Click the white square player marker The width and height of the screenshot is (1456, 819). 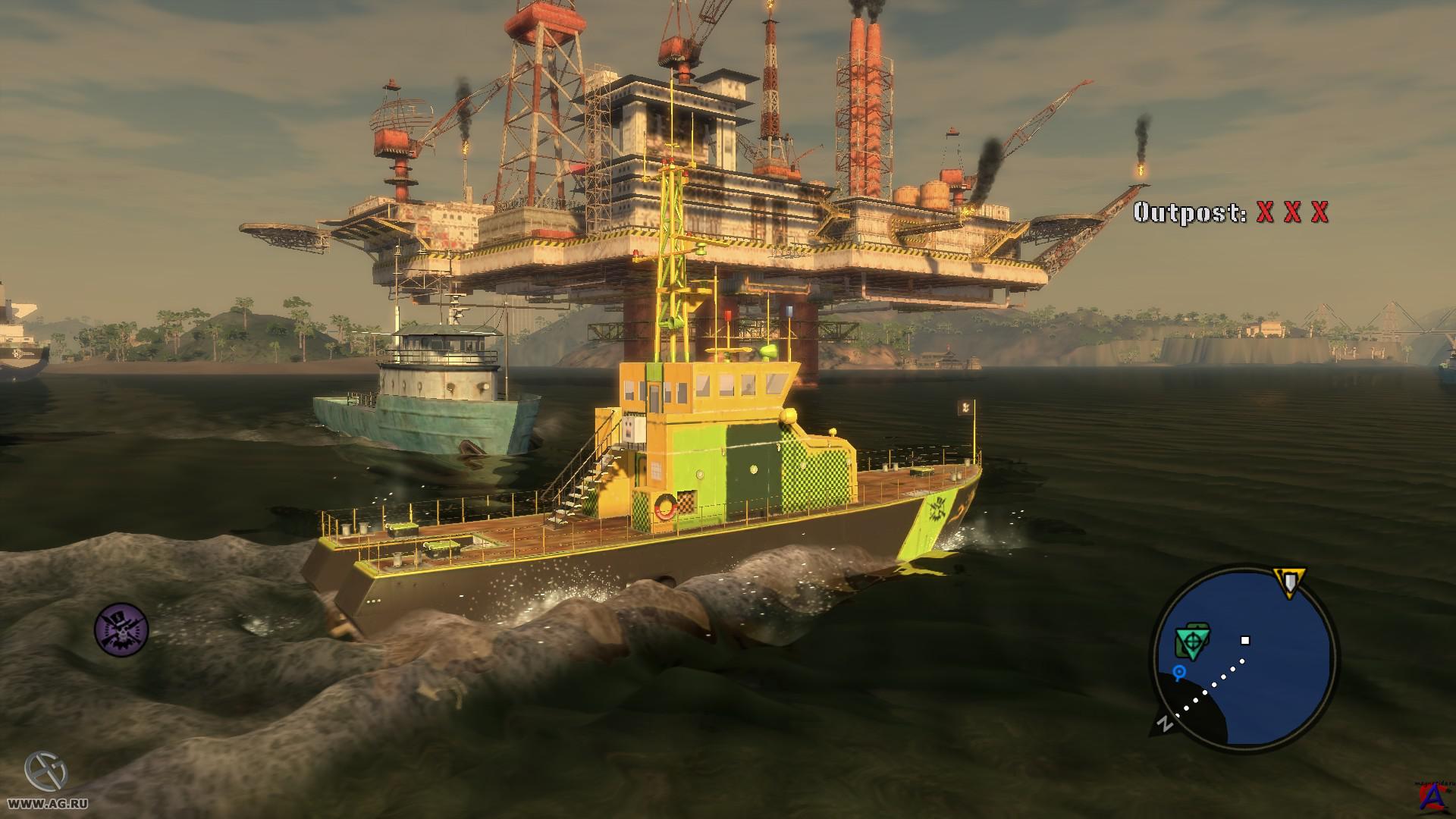coord(1244,641)
